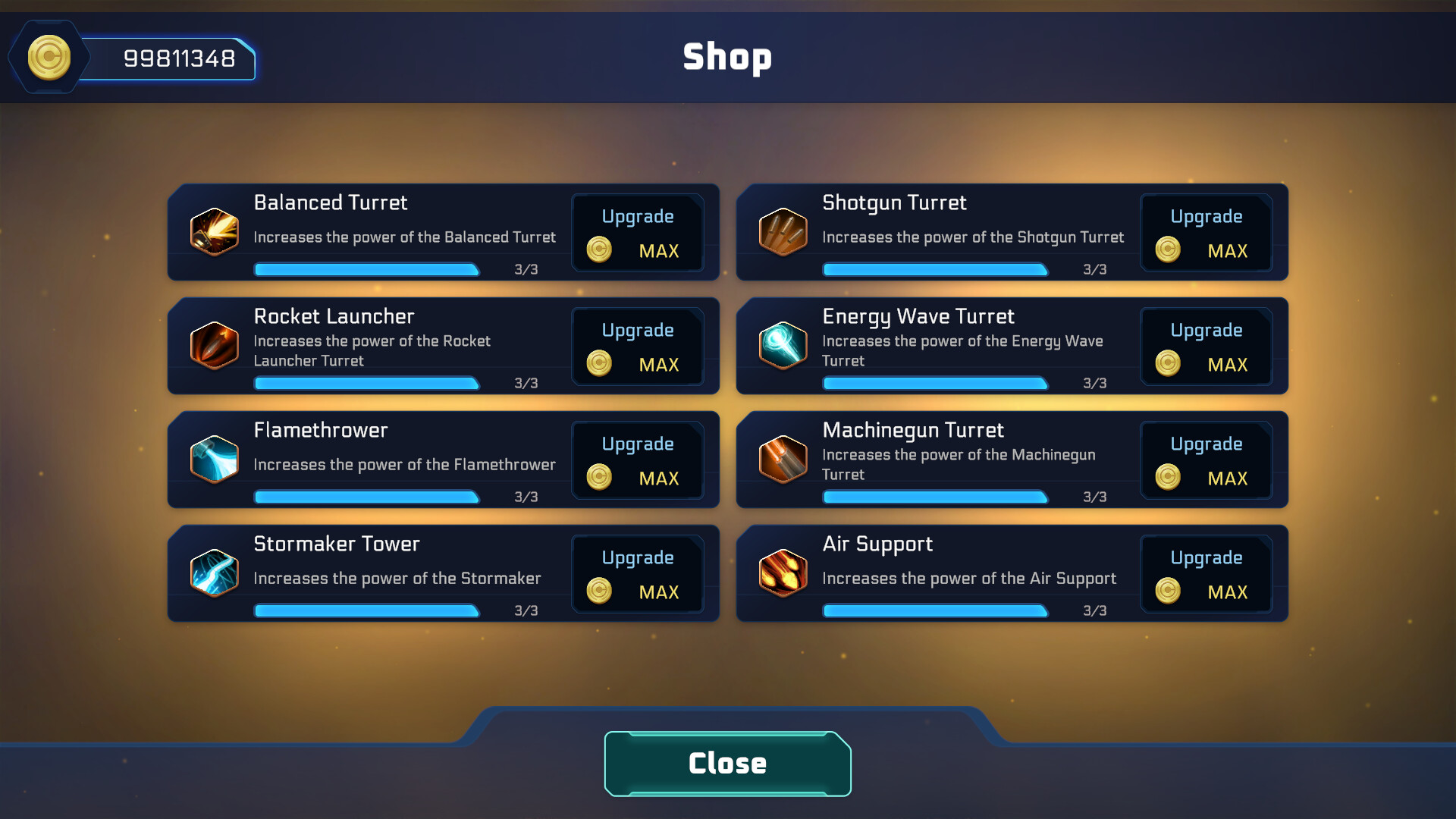Click the Air Support fireball icon
Image resolution: width=1456 pixels, height=819 pixels.
point(783,574)
